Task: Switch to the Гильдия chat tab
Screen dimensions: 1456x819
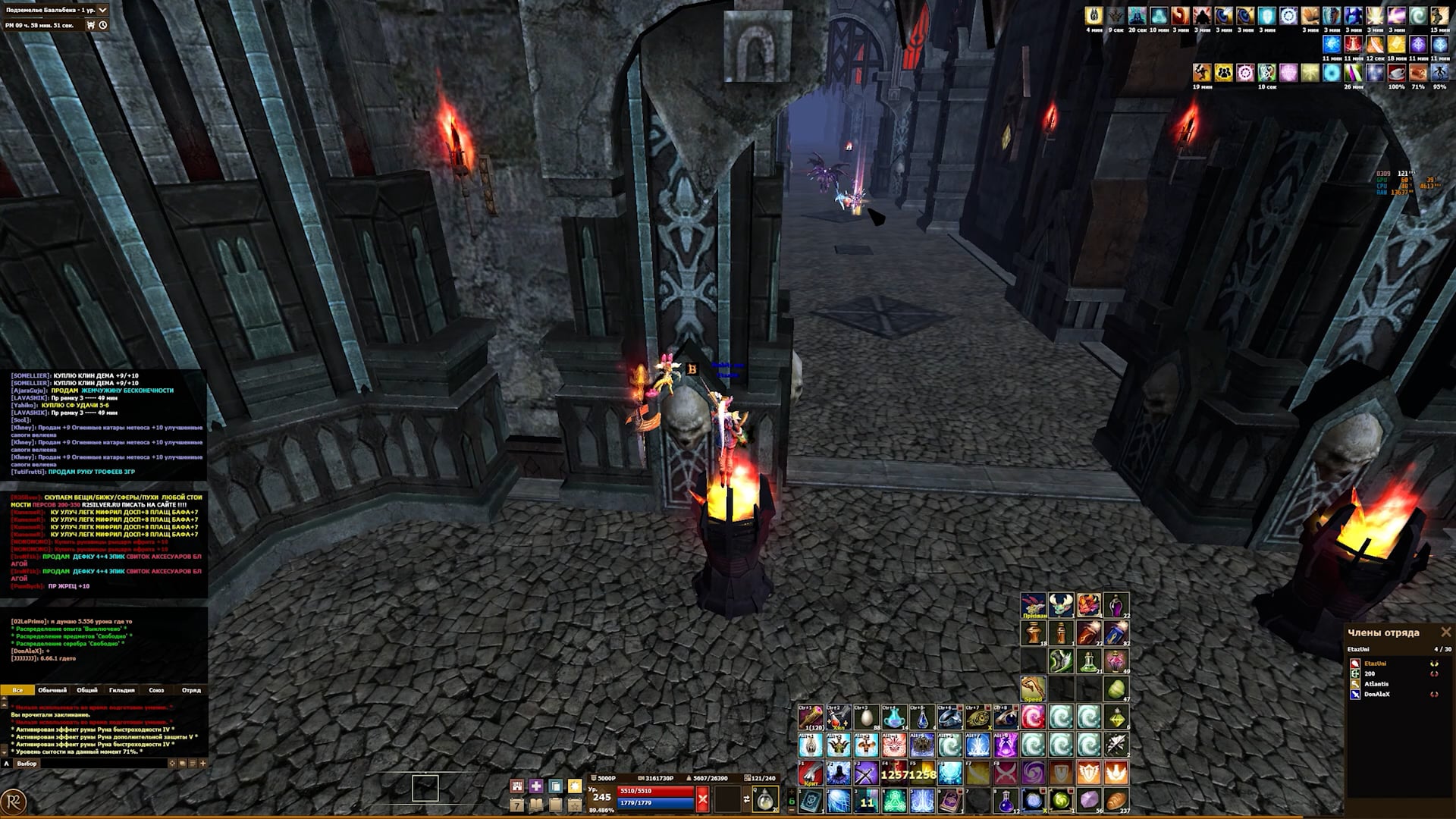Action: click(x=121, y=690)
